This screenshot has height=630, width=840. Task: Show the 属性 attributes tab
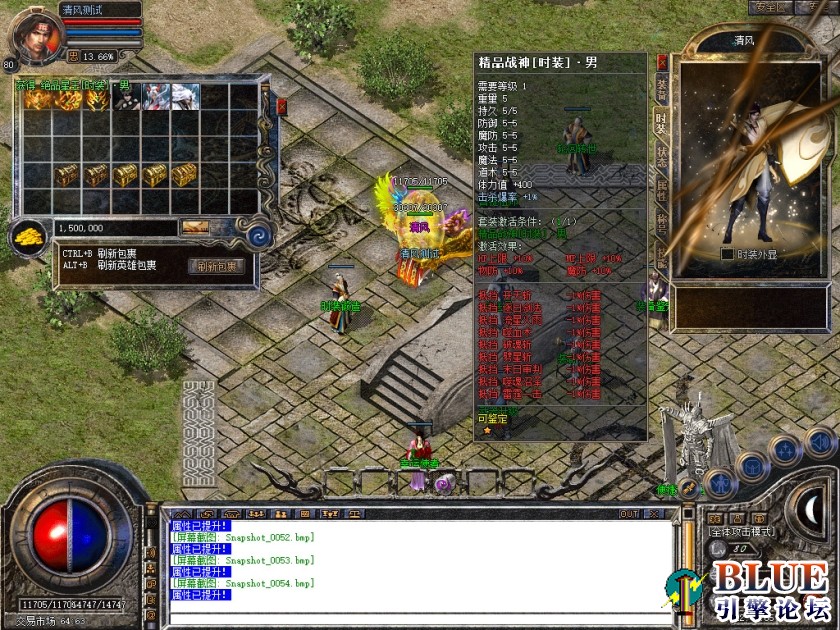coord(661,190)
